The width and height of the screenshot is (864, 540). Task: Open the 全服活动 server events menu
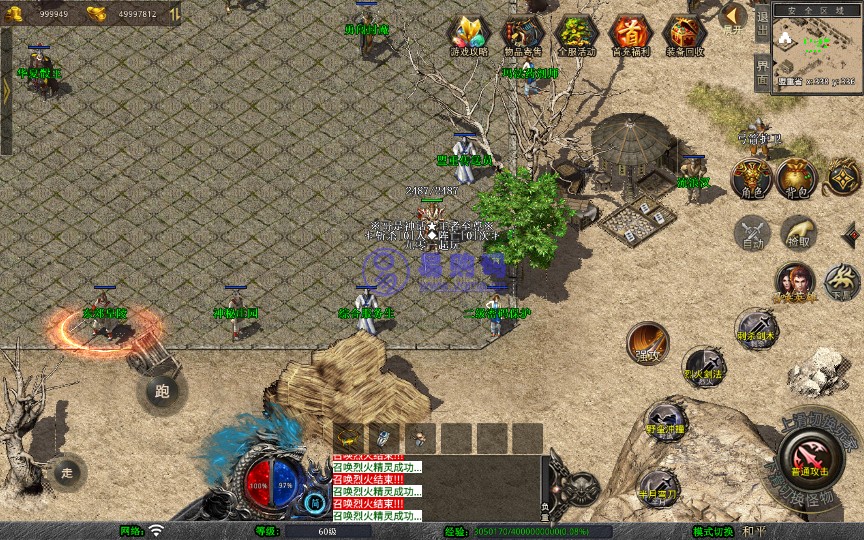point(575,35)
